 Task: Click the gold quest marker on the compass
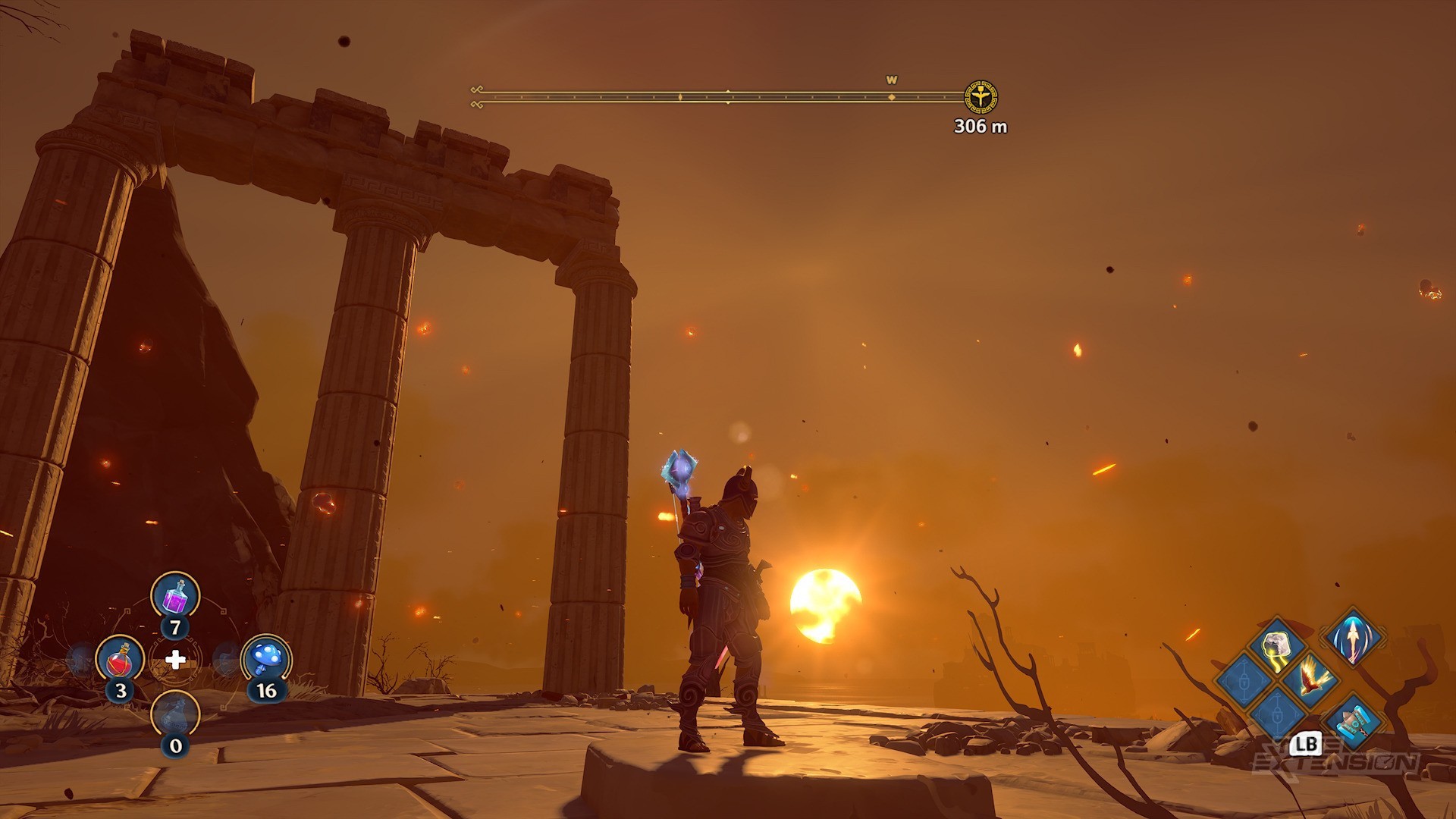981,97
